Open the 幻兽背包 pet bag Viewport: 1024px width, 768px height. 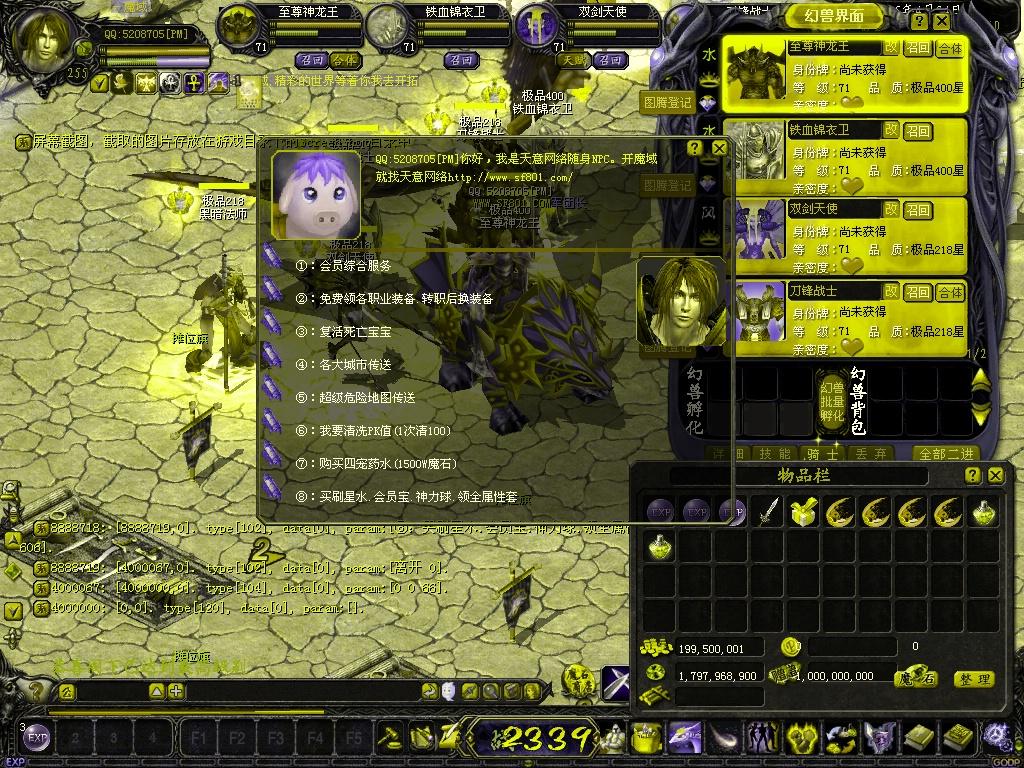[x=857, y=400]
